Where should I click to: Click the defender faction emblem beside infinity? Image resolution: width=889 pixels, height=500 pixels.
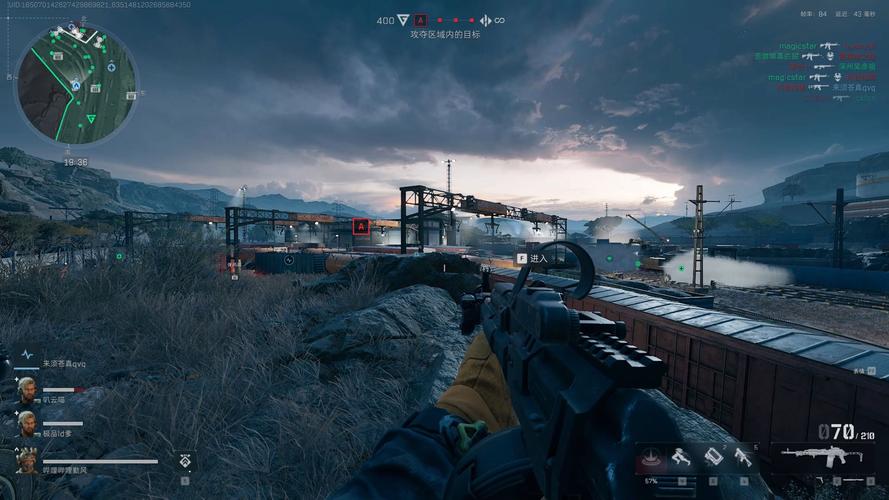pos(485,20)
